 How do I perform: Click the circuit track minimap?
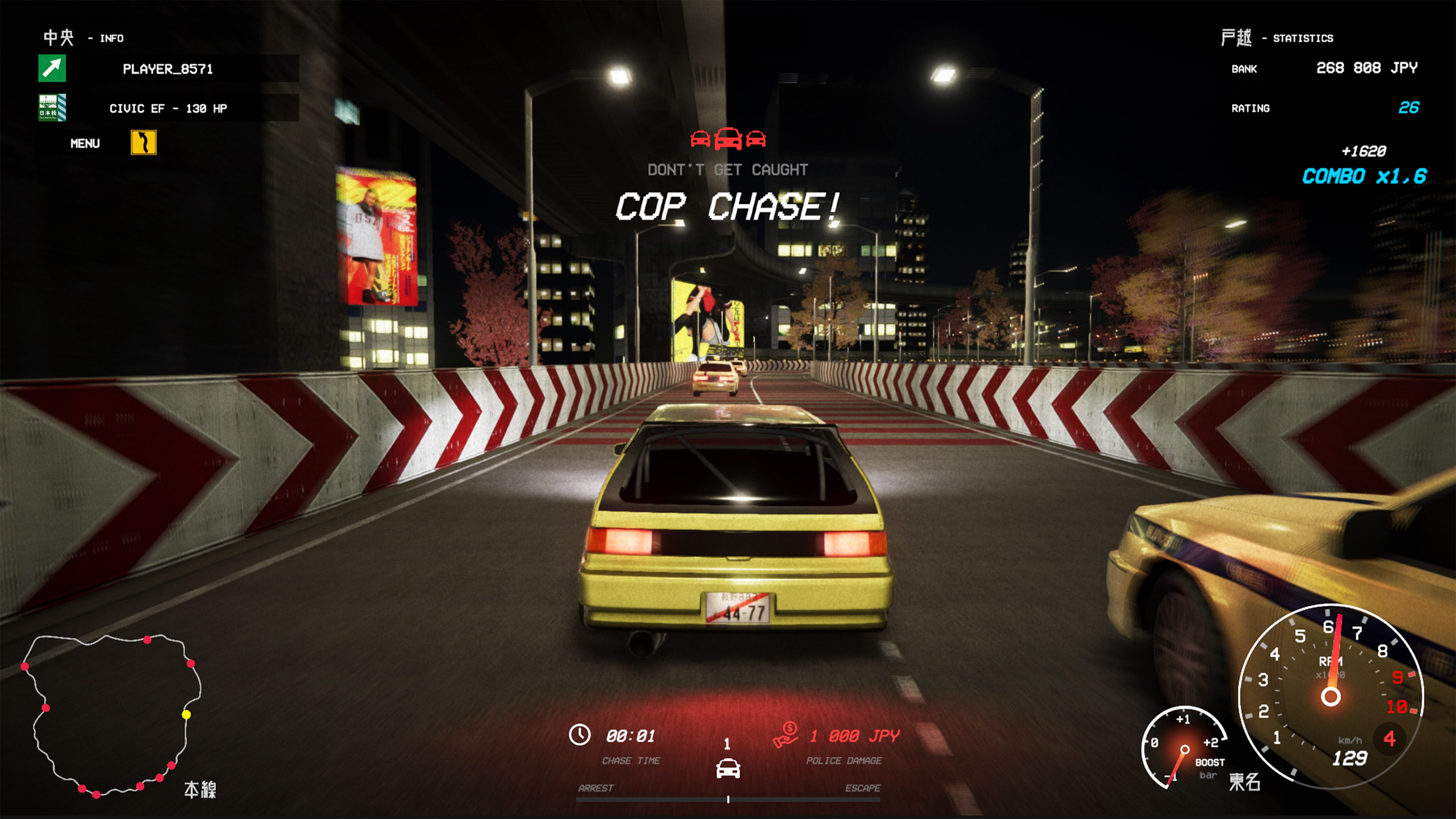(x=111, y=715)
